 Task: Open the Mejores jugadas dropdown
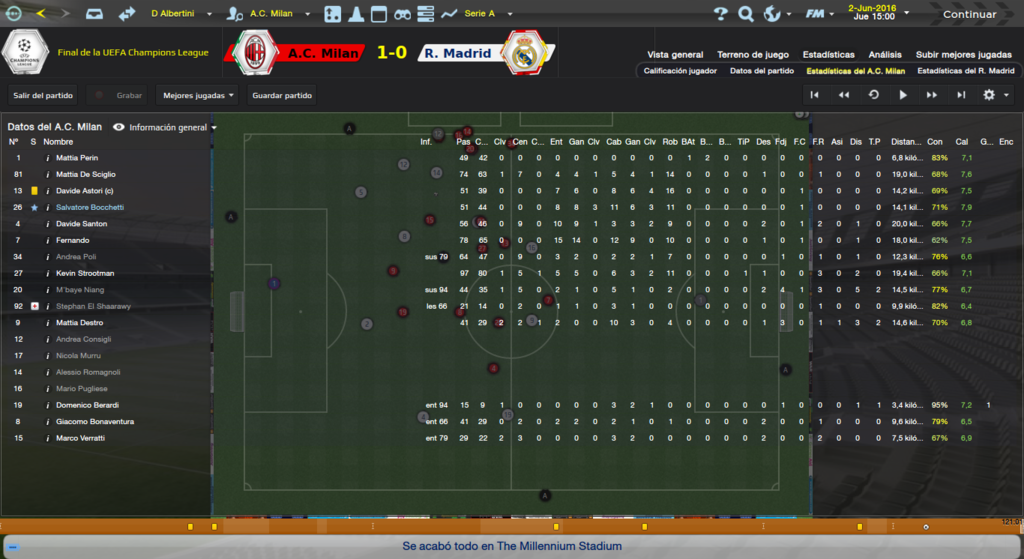point(198,96)
